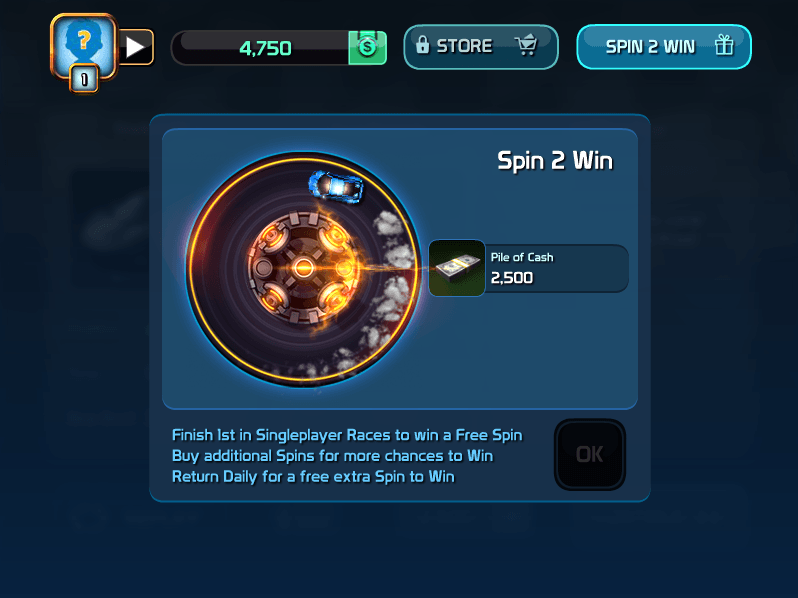Open the Spin 2 Win rewards
This screenshot has height=598, width=798.
(663, 46)
